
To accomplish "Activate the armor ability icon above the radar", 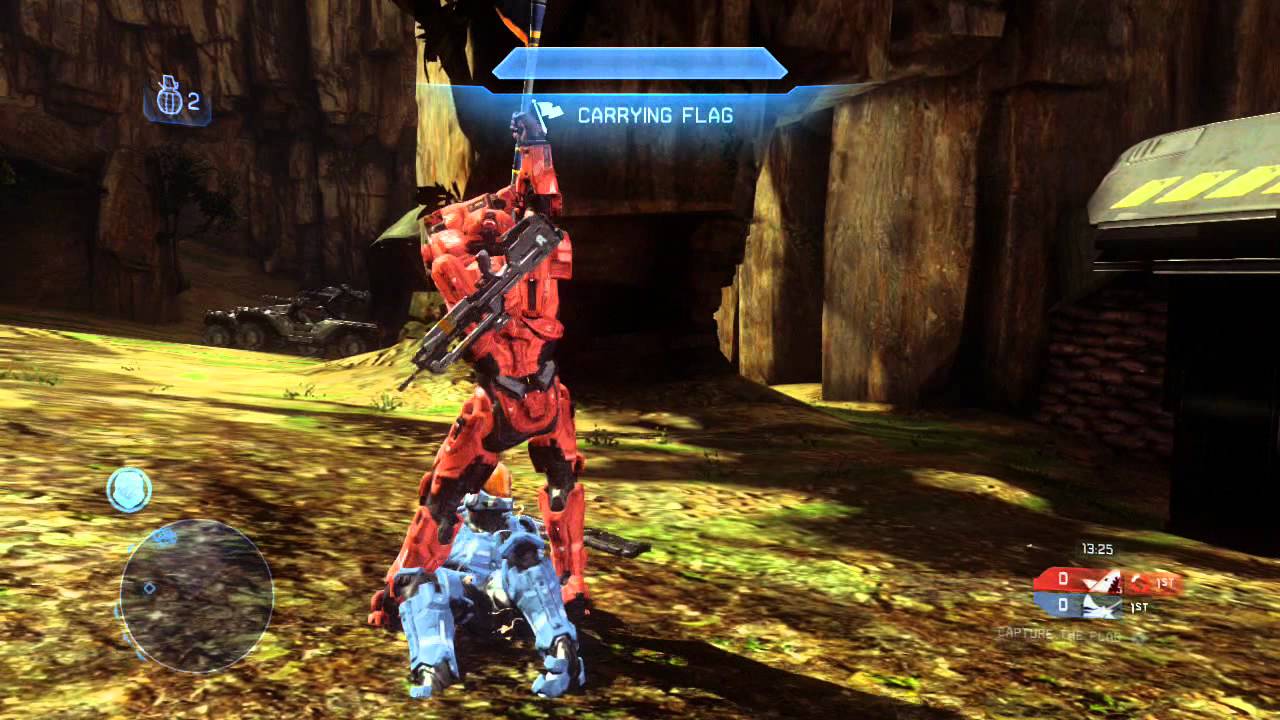I will coord(129,490).
